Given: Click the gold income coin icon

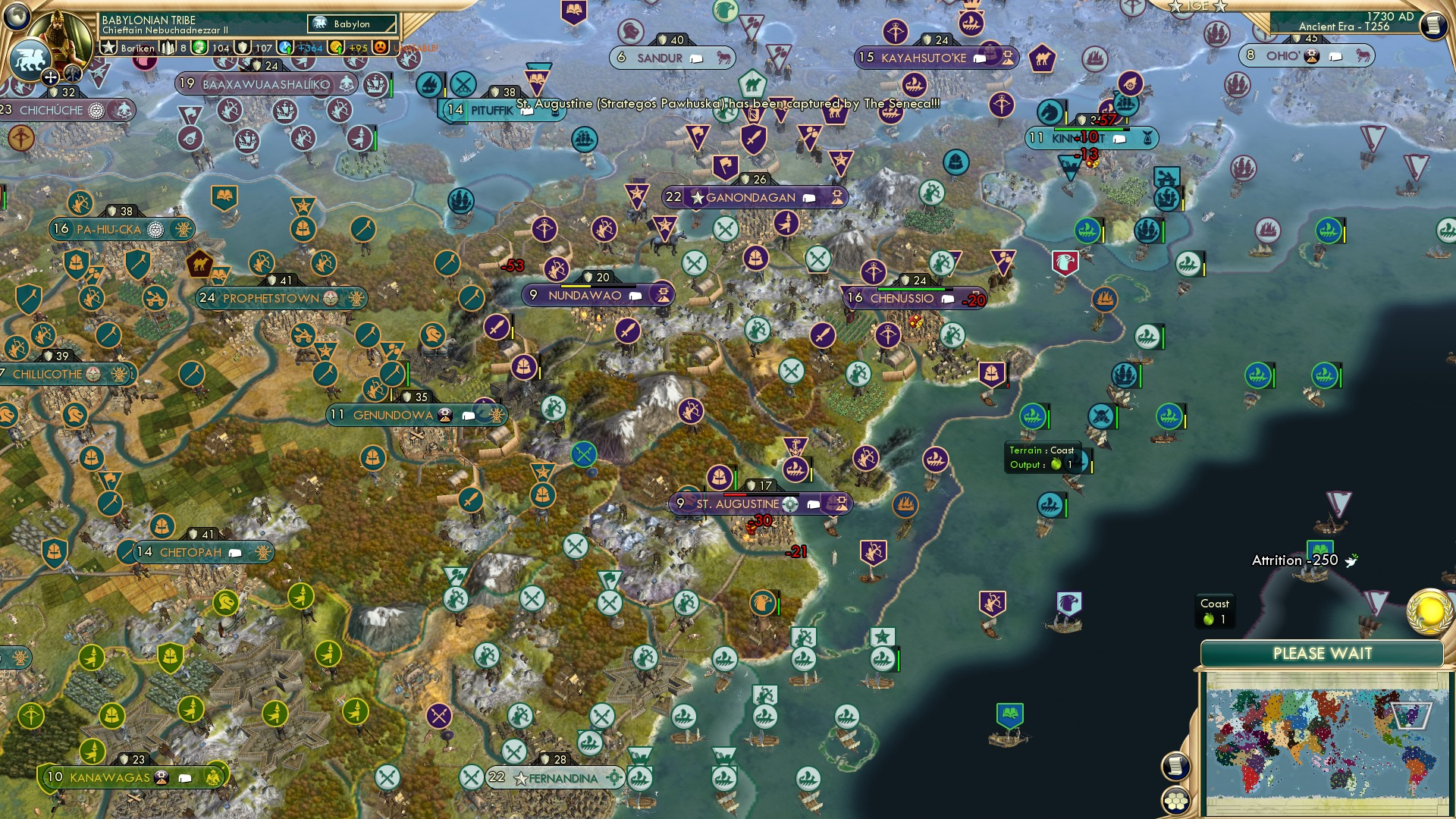Looking at the screenshot, I should click(336, 48).
